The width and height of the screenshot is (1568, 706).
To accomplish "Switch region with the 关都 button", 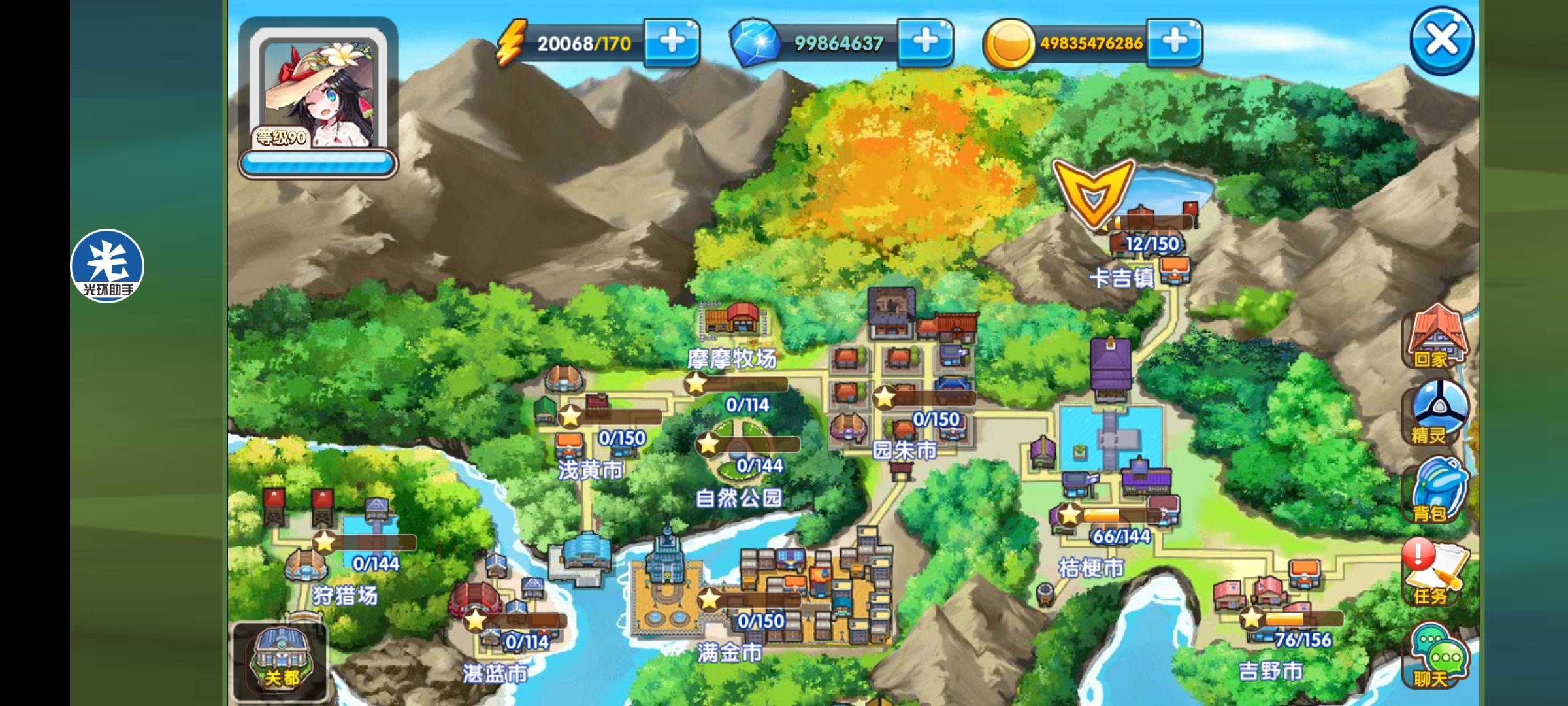I will (x=281, y=660).
